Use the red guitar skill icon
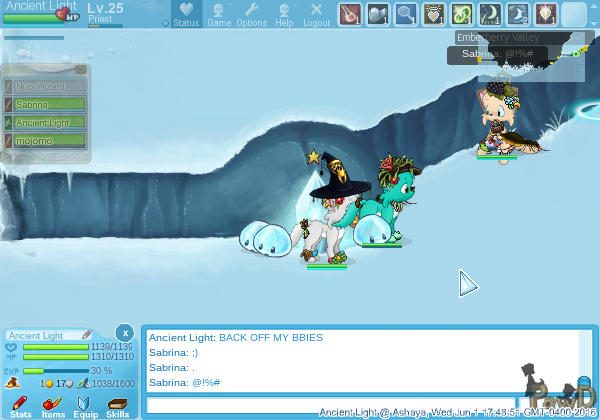Viewport: 600px width, 420px height. click(x=349, y=14)
